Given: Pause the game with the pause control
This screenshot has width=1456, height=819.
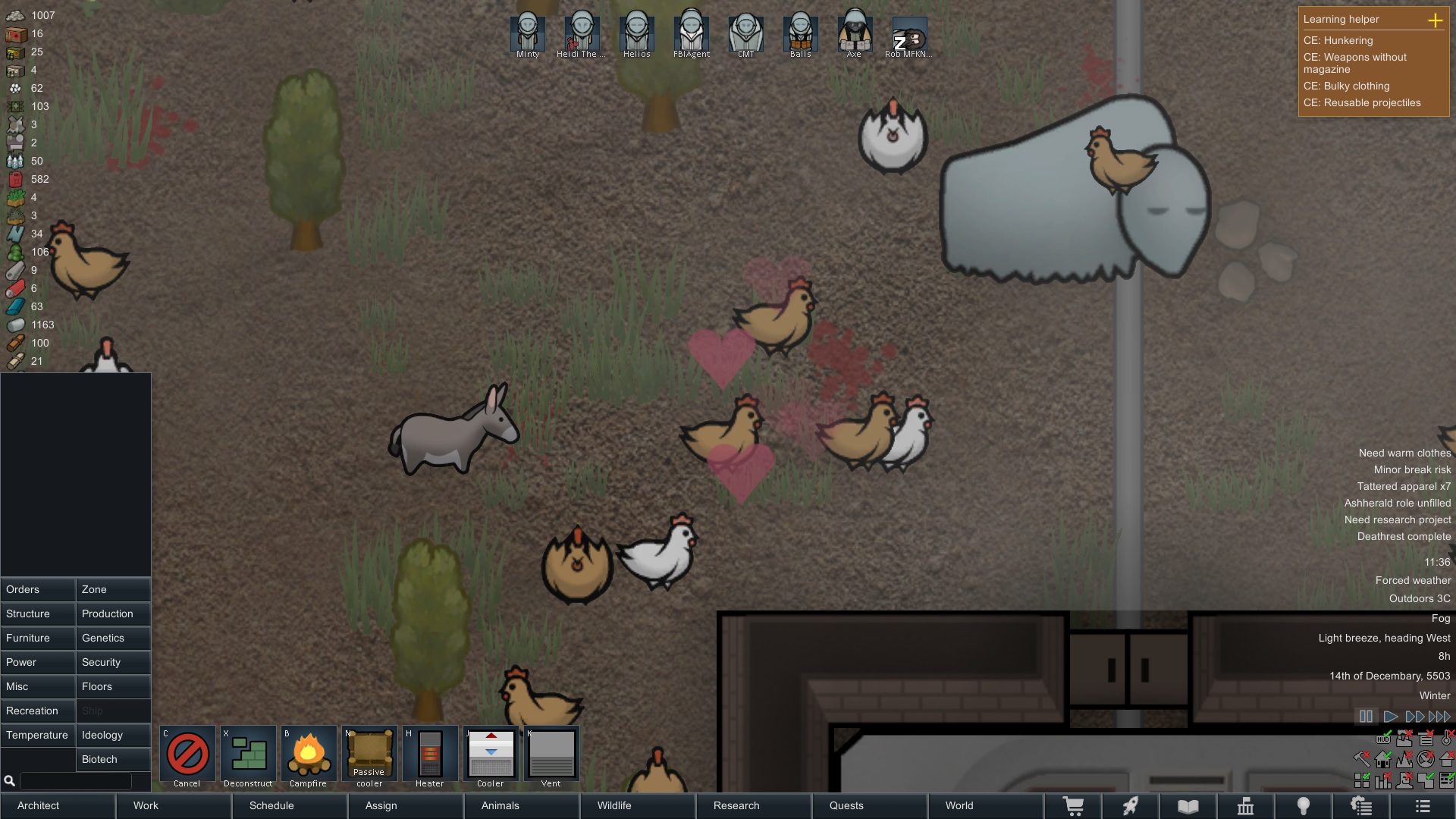Looking at the screenshot, I should point(1366,716).
